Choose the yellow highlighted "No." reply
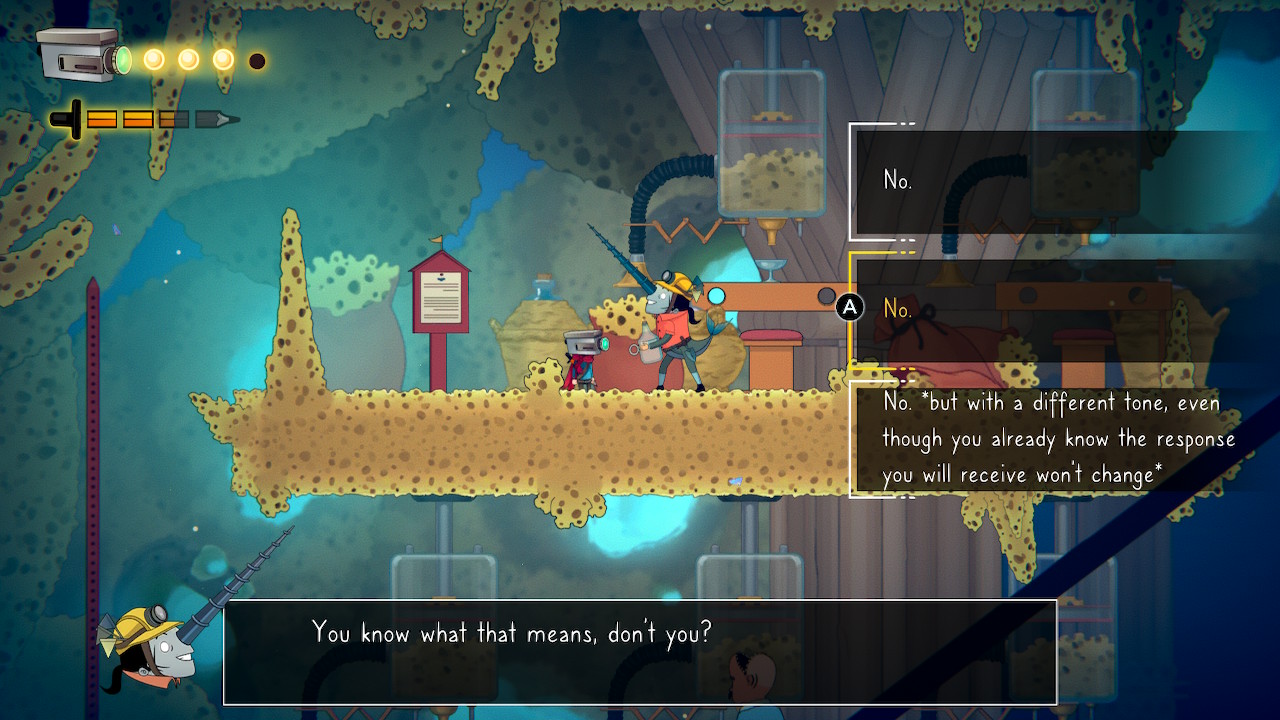This screenshot has height=720, width=1280. (898, 309)
